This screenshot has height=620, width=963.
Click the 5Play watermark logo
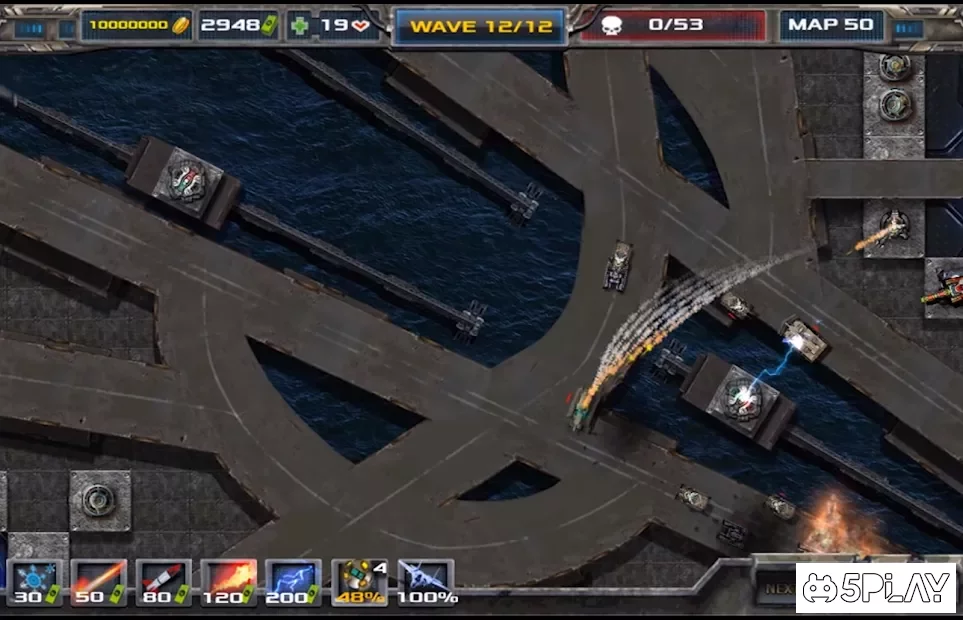click(x=876, y=590)
